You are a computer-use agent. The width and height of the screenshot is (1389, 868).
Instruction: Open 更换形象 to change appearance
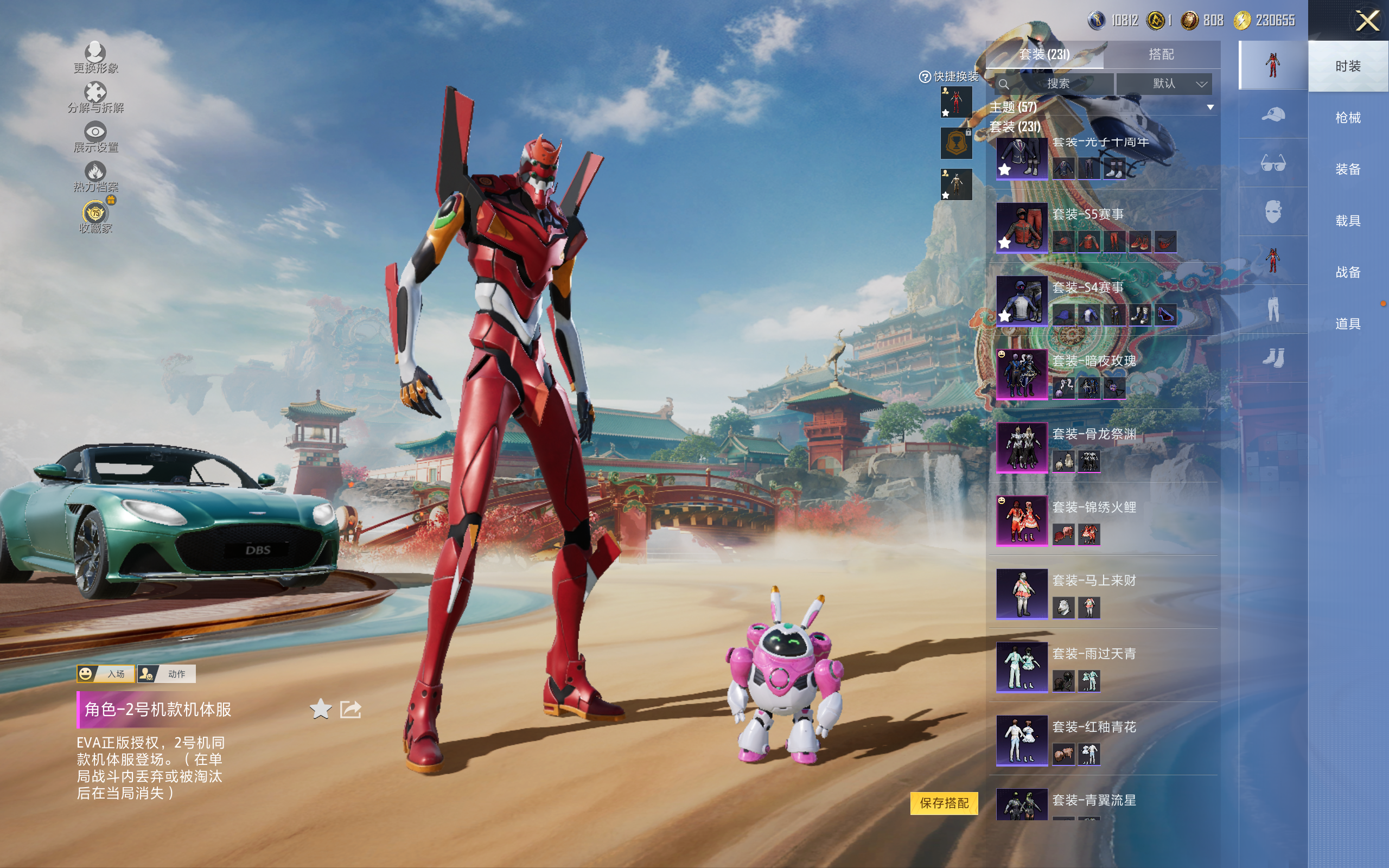point(95,58)
